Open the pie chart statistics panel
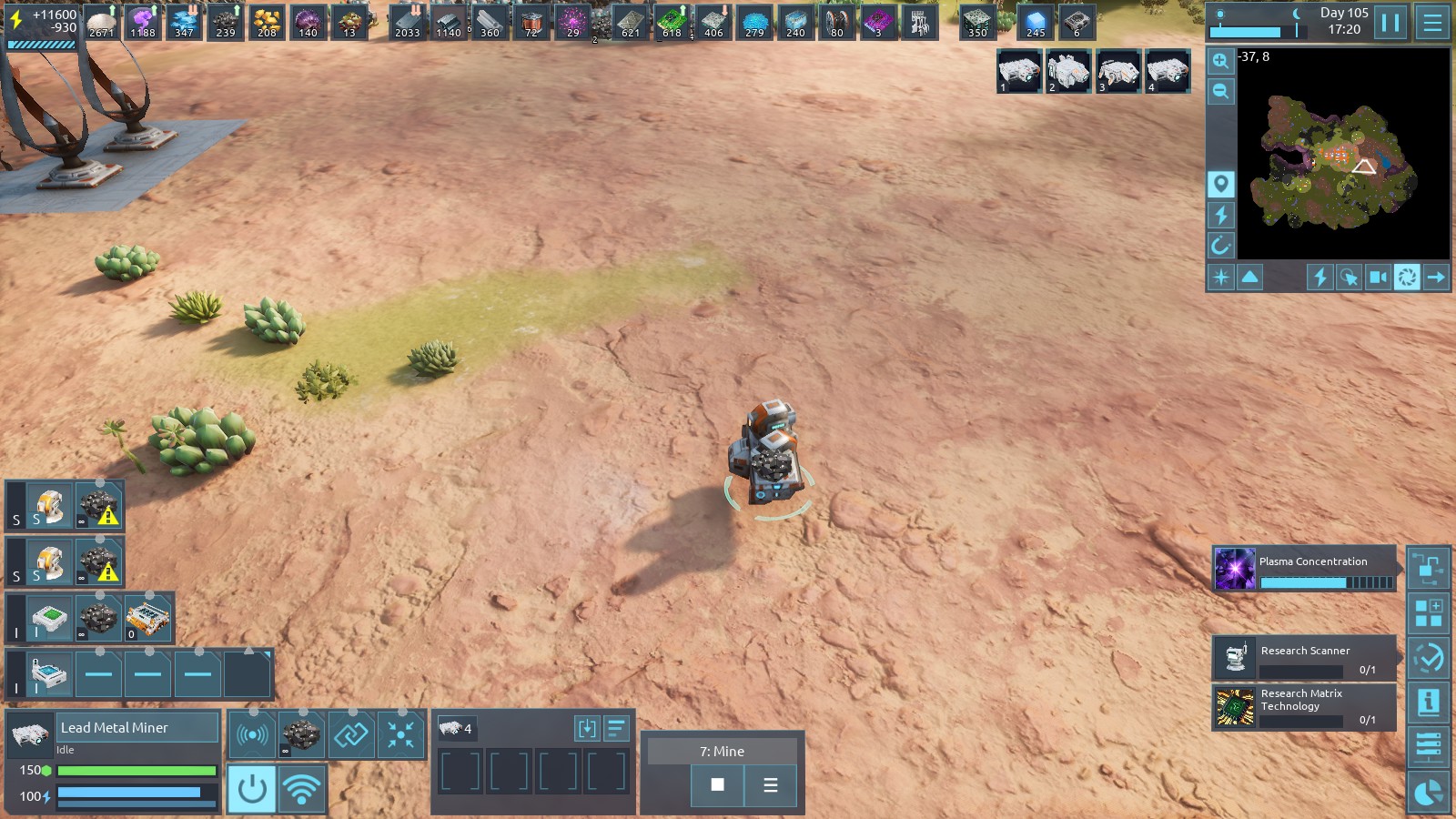This screenshot has height=819, width=1456. tap(1429, 794)
